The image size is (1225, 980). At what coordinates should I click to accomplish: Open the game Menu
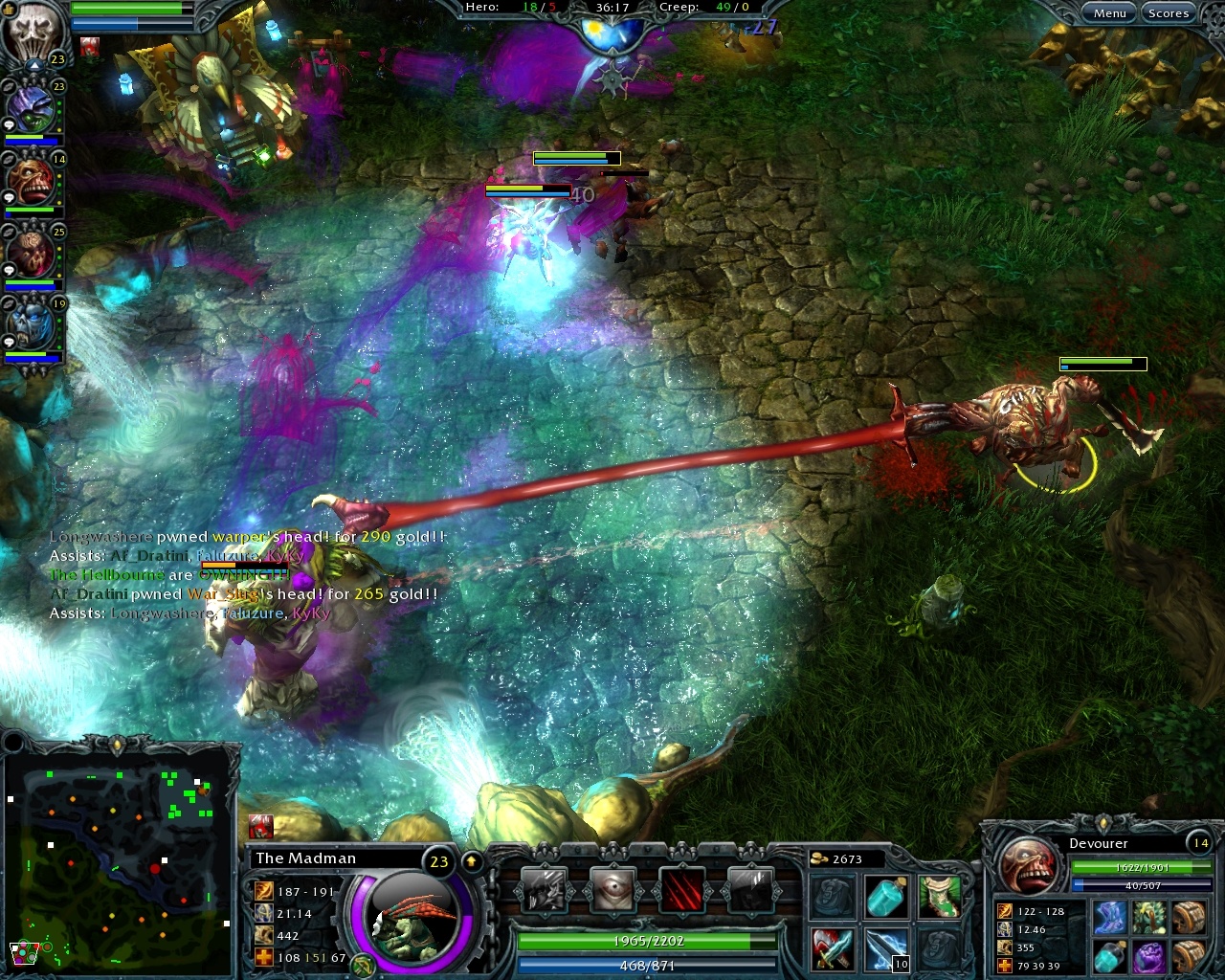coord(1110,12)
